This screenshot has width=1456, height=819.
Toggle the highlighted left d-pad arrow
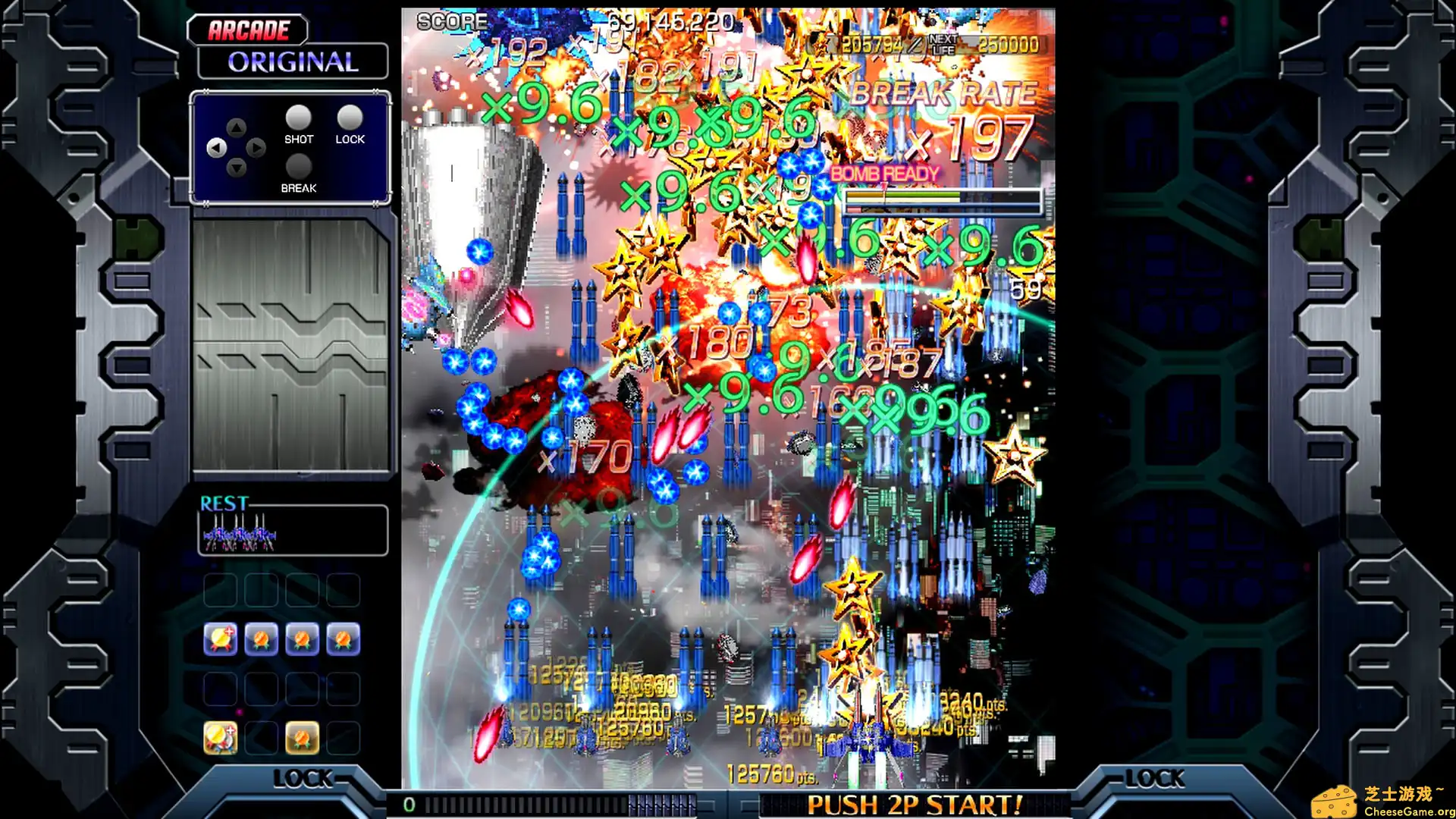coord(215,149)
